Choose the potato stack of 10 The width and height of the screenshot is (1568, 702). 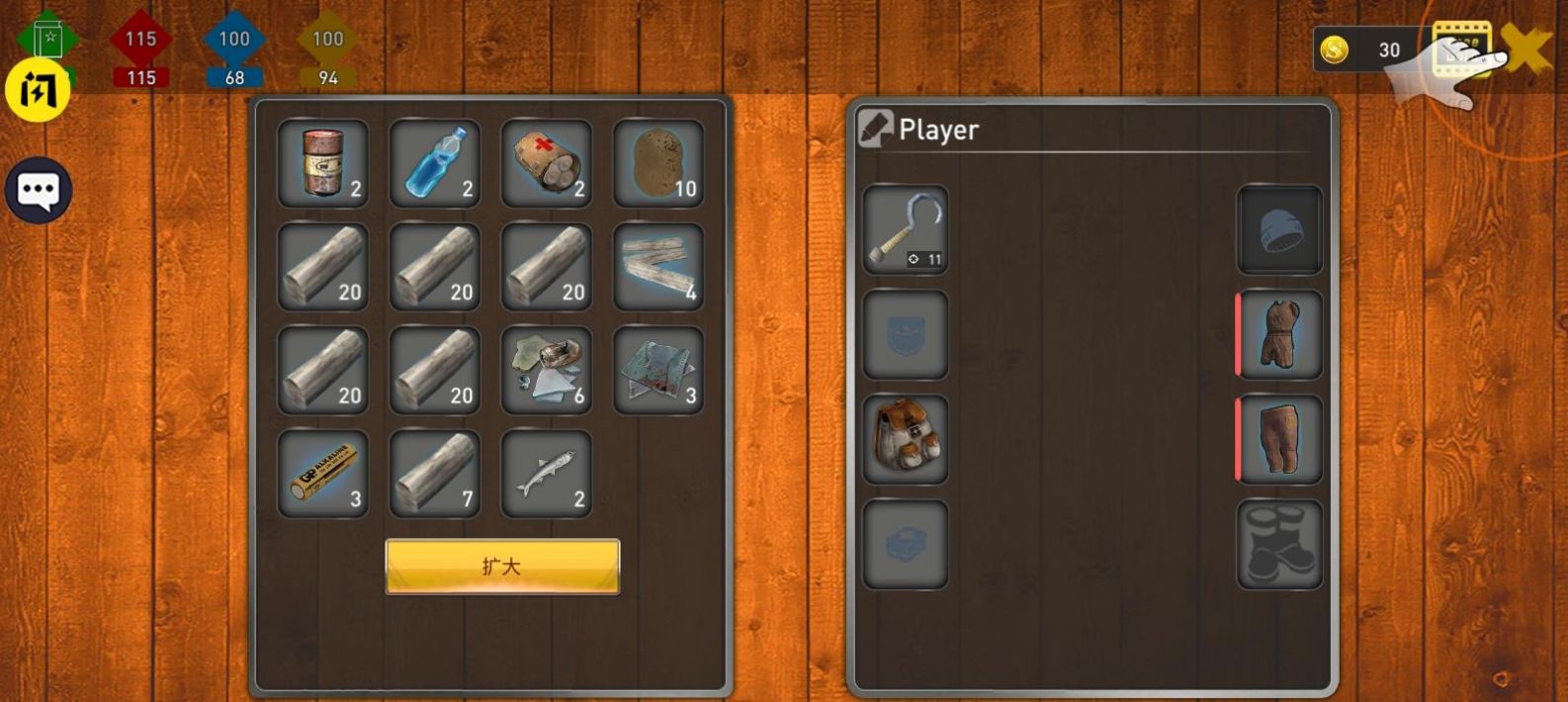(658, 163)
